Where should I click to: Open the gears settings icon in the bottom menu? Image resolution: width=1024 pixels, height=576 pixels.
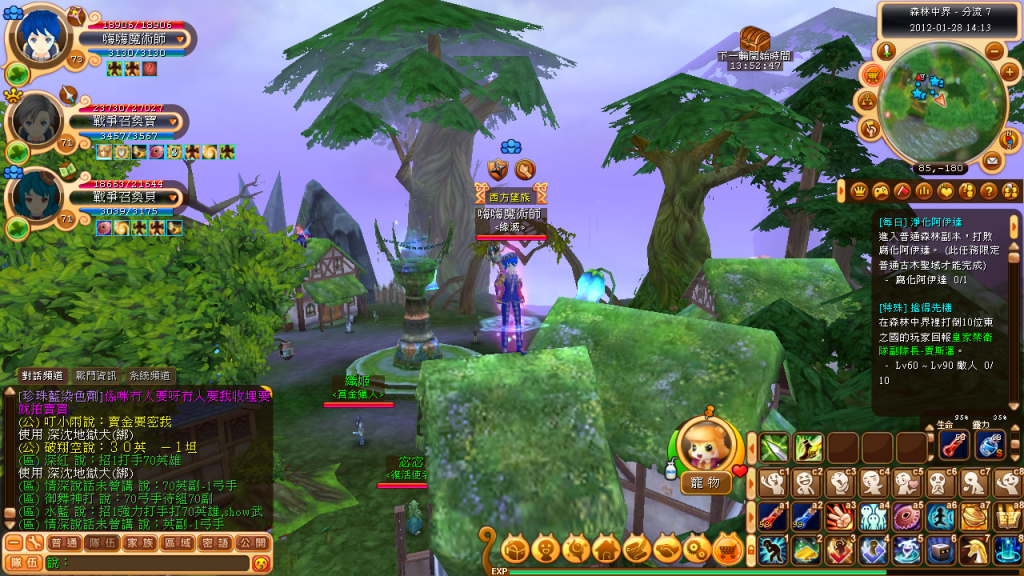coord(697,548)
